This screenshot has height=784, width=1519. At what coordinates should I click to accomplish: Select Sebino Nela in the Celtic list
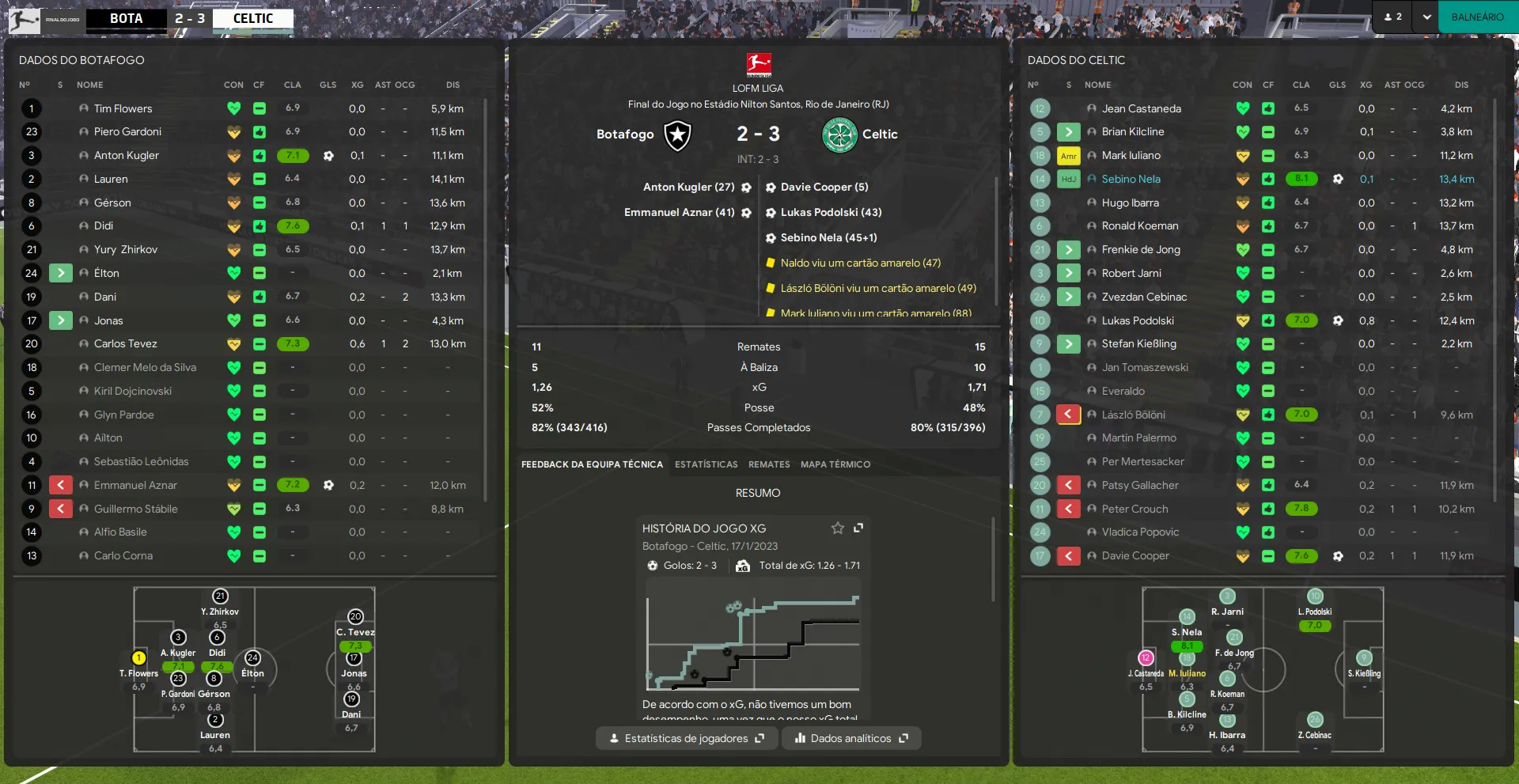(x=1131, y=180)
